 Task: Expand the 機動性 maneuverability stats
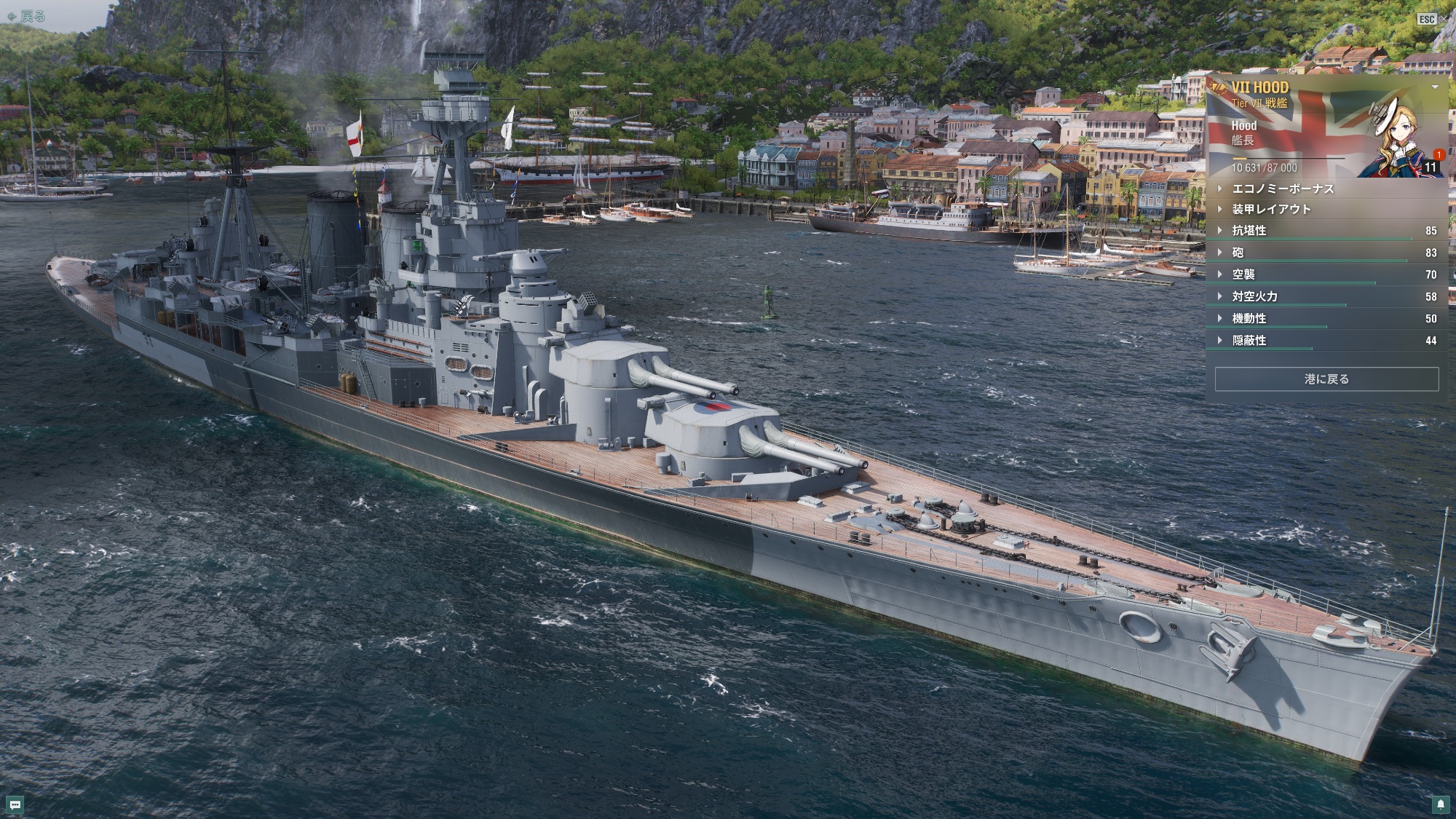coord(1249,318)
